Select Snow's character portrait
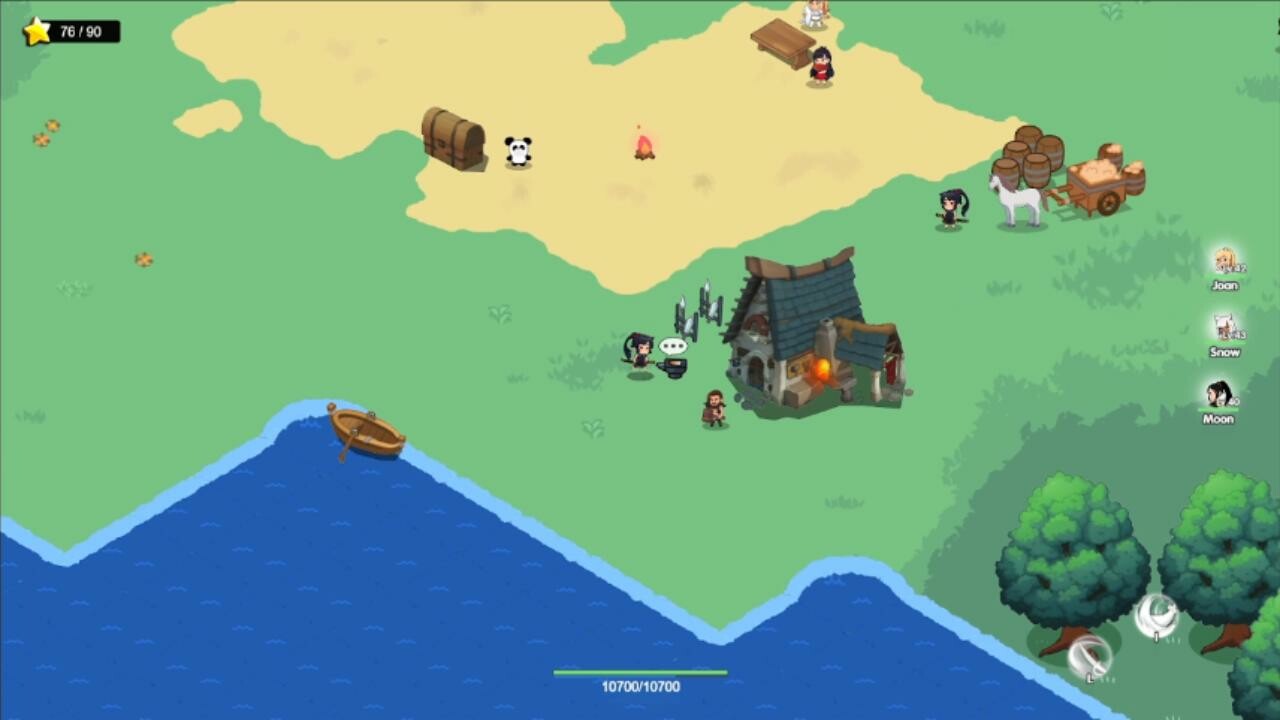 point(1224,326)
